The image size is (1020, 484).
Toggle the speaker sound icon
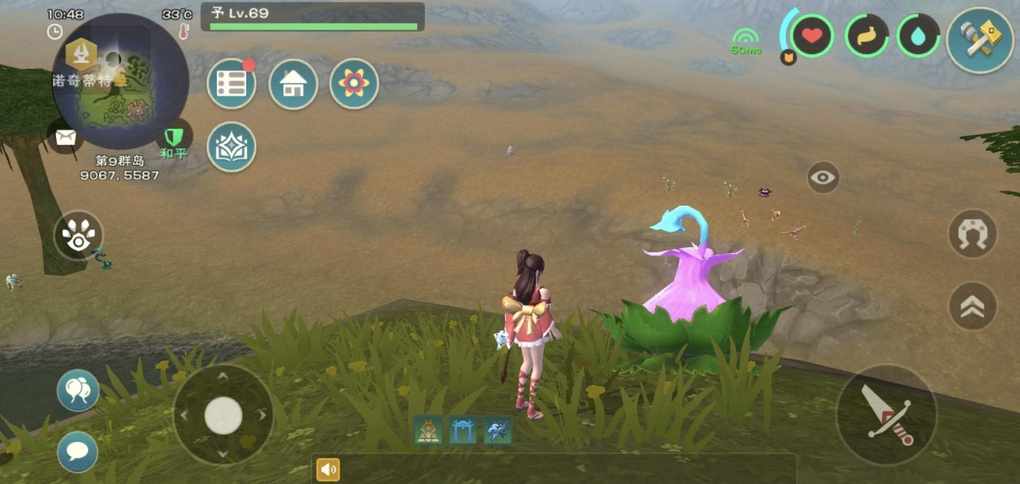tap(327, 469)
